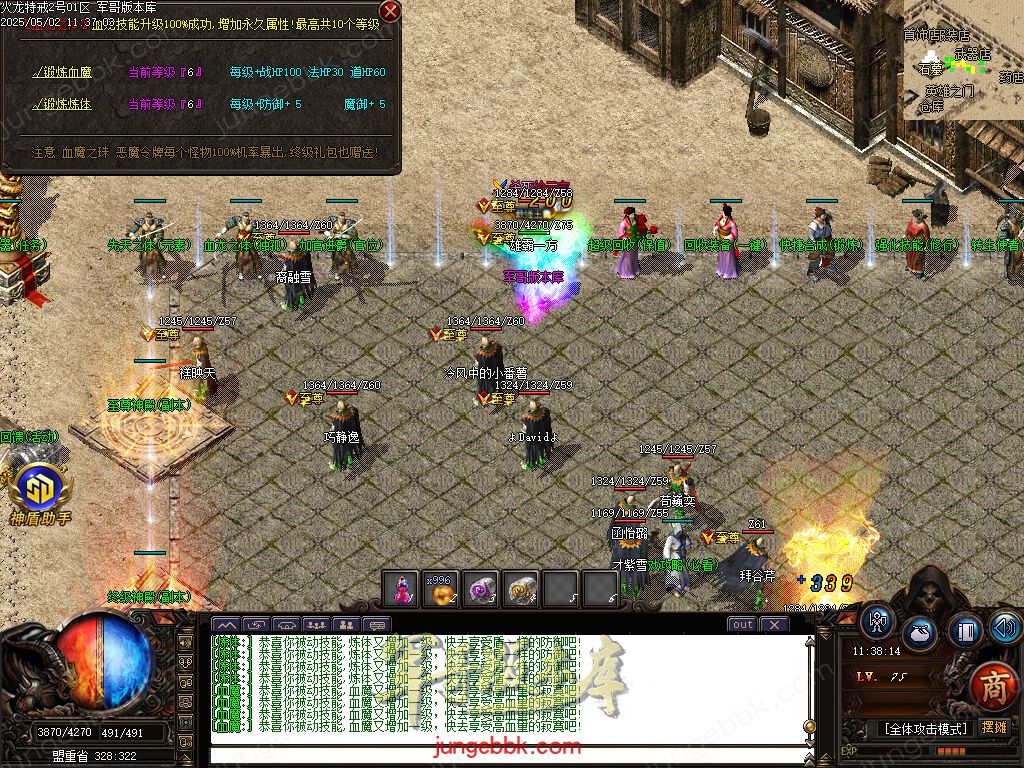The width and height of the screenshot is (1024, 768).
Task: Choose the 锻炼血魔 upgrade link
Action: tap(64, 72)
